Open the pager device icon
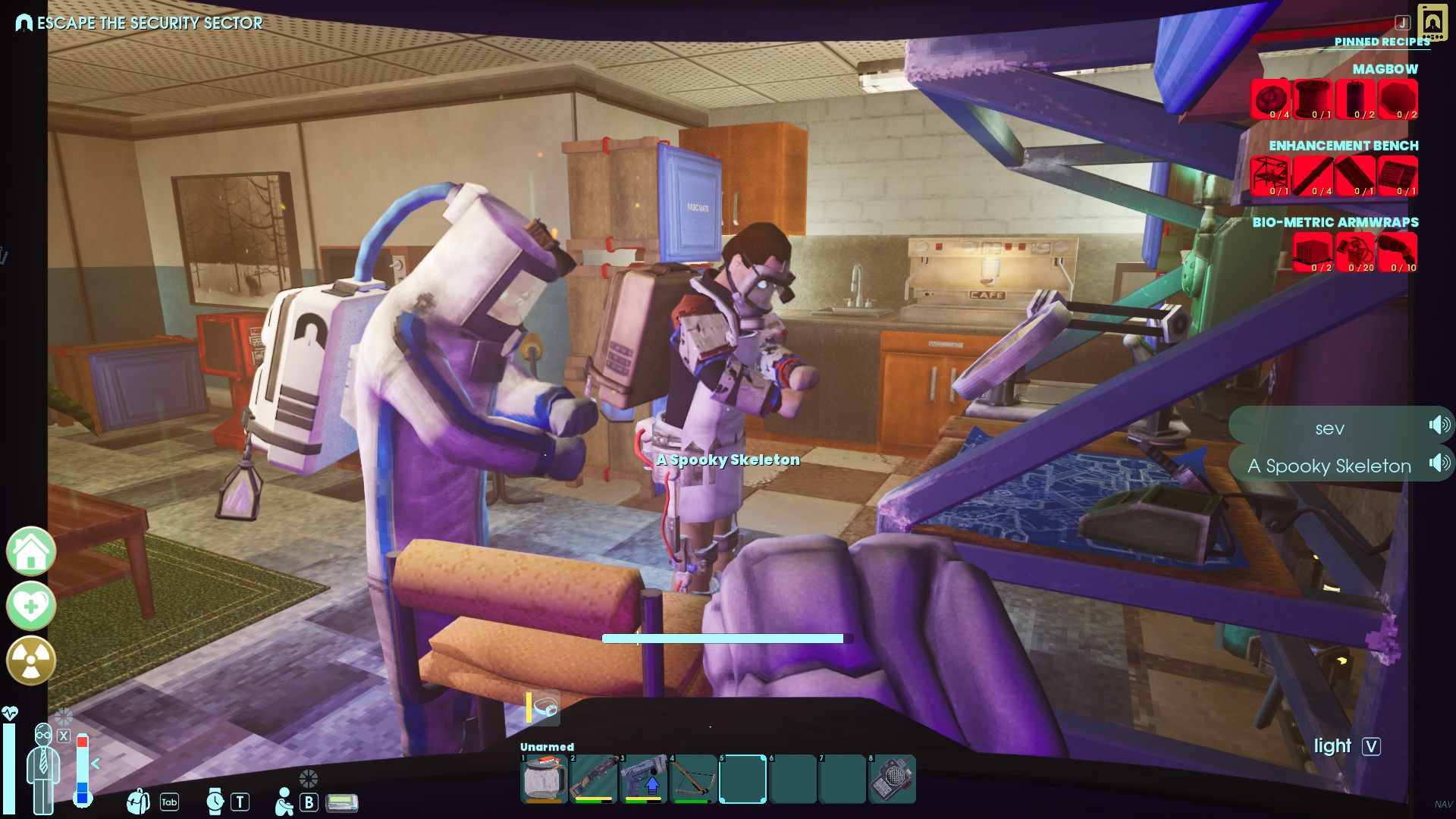This screenshot has width=1456, height=819. (x=342, y=802)
